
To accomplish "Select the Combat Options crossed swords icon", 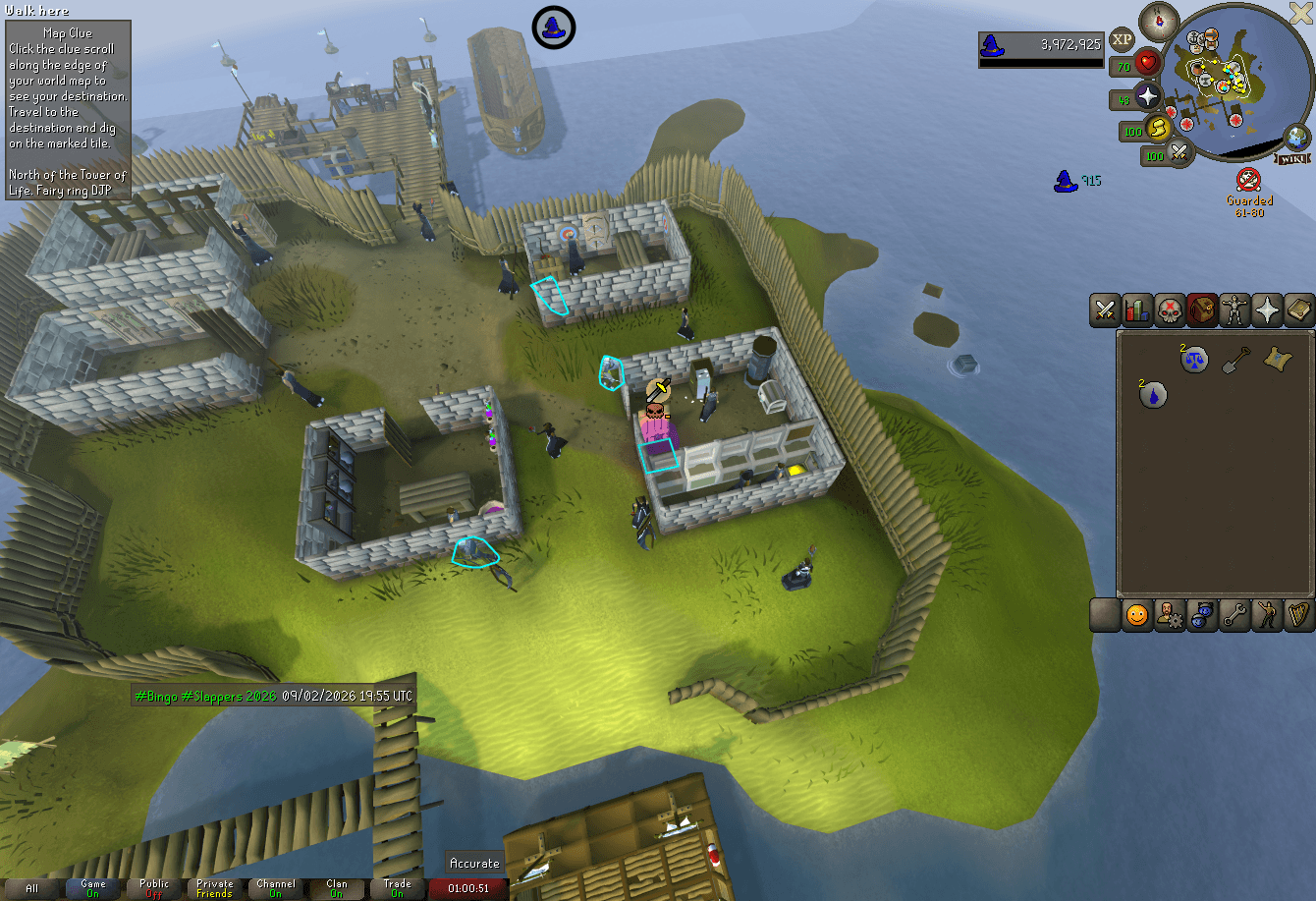I will 1104,310.
